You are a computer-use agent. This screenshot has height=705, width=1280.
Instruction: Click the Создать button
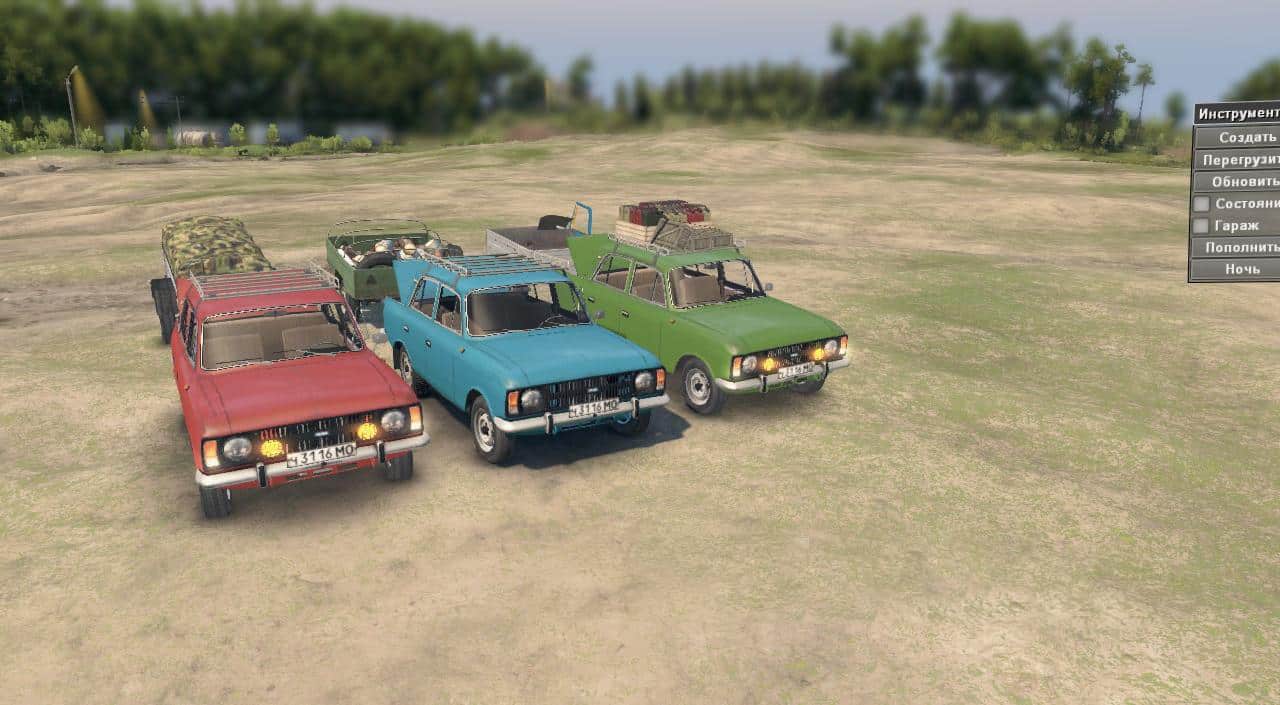[1240, 137]
